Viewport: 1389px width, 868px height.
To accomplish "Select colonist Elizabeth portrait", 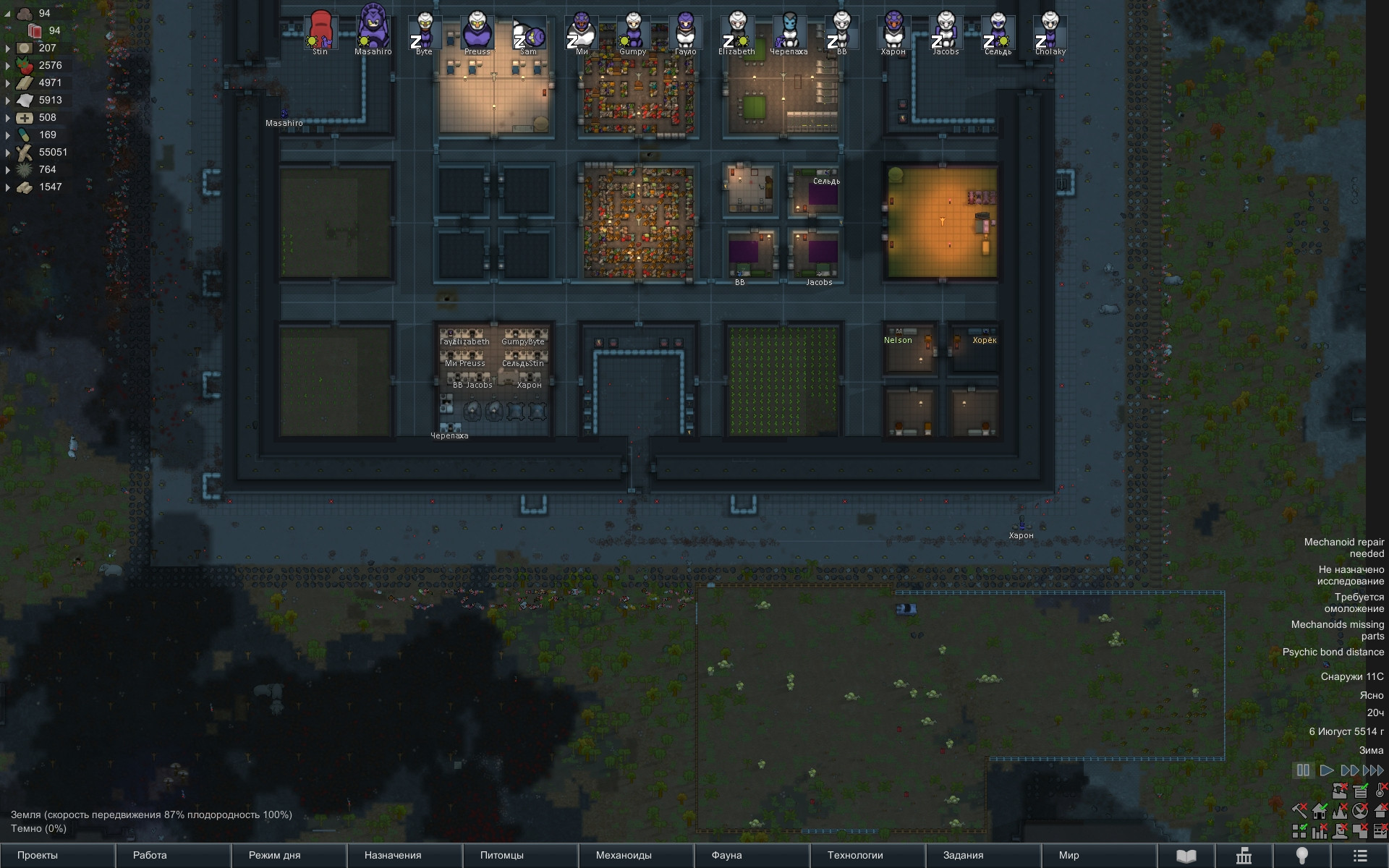I will point(737,30).
